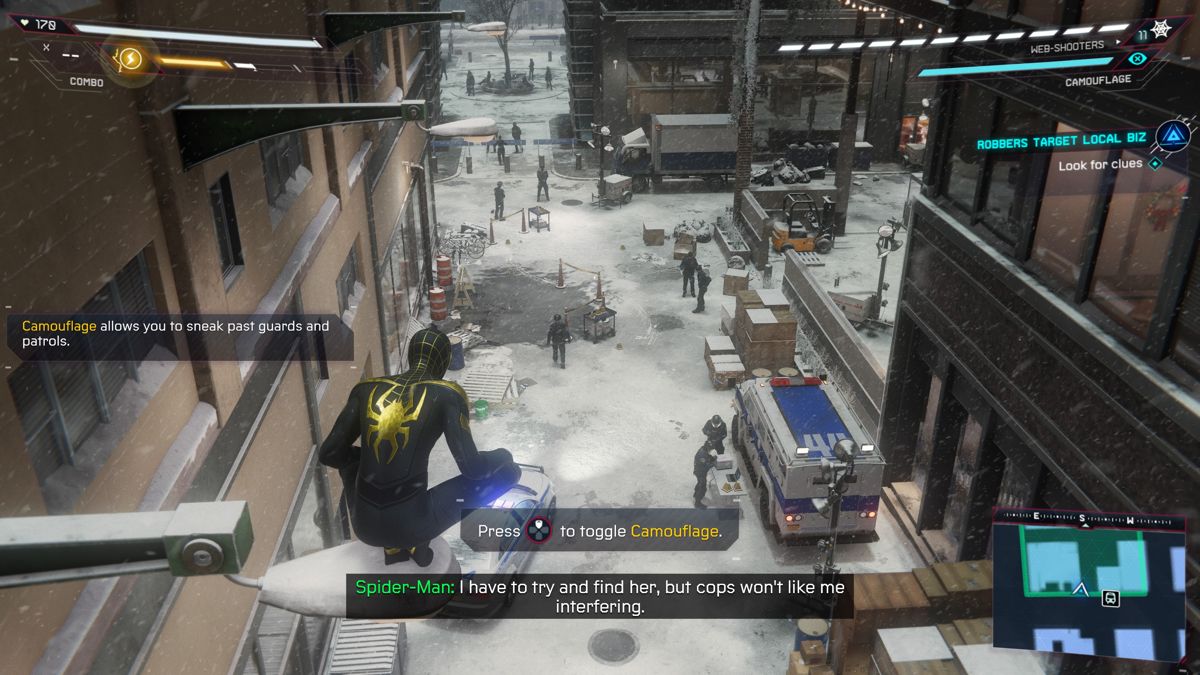The width and height of the screenshot is (1200, 675).
Task: Click the Venom lightning bolt ability icon
Action: (x=129, y=59)
